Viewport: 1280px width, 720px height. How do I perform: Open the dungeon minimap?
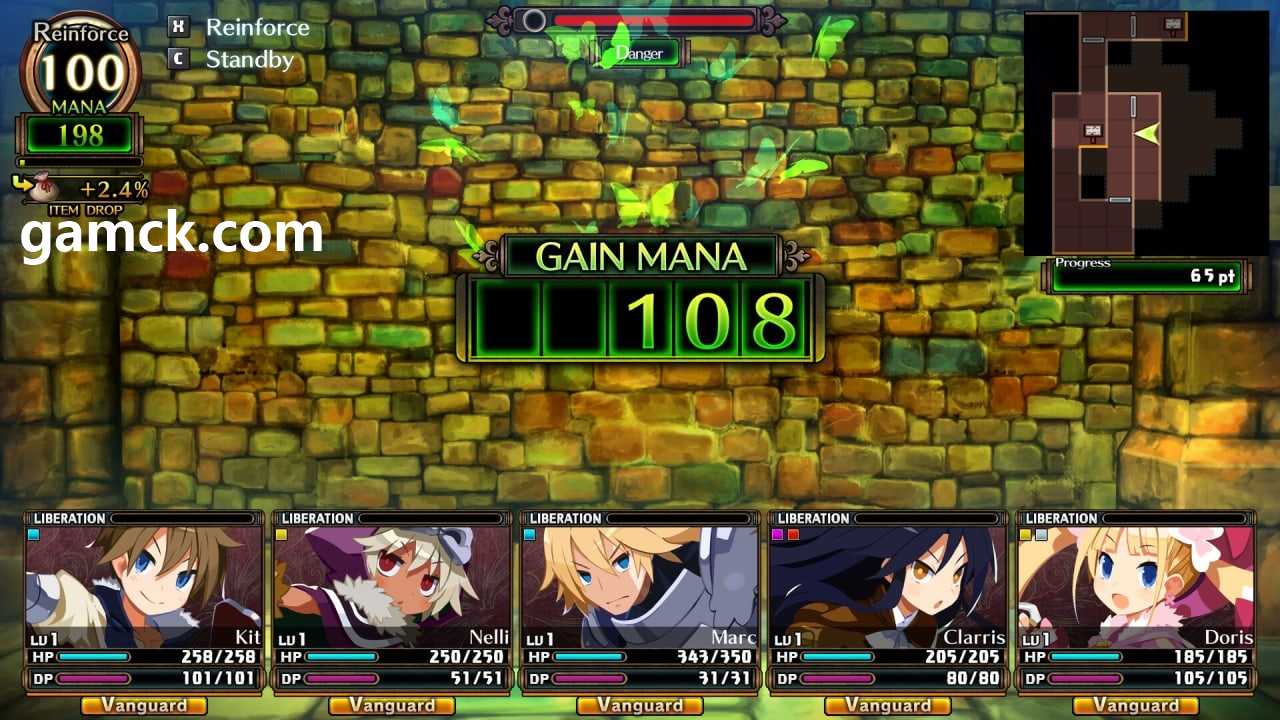point(1144,134)
